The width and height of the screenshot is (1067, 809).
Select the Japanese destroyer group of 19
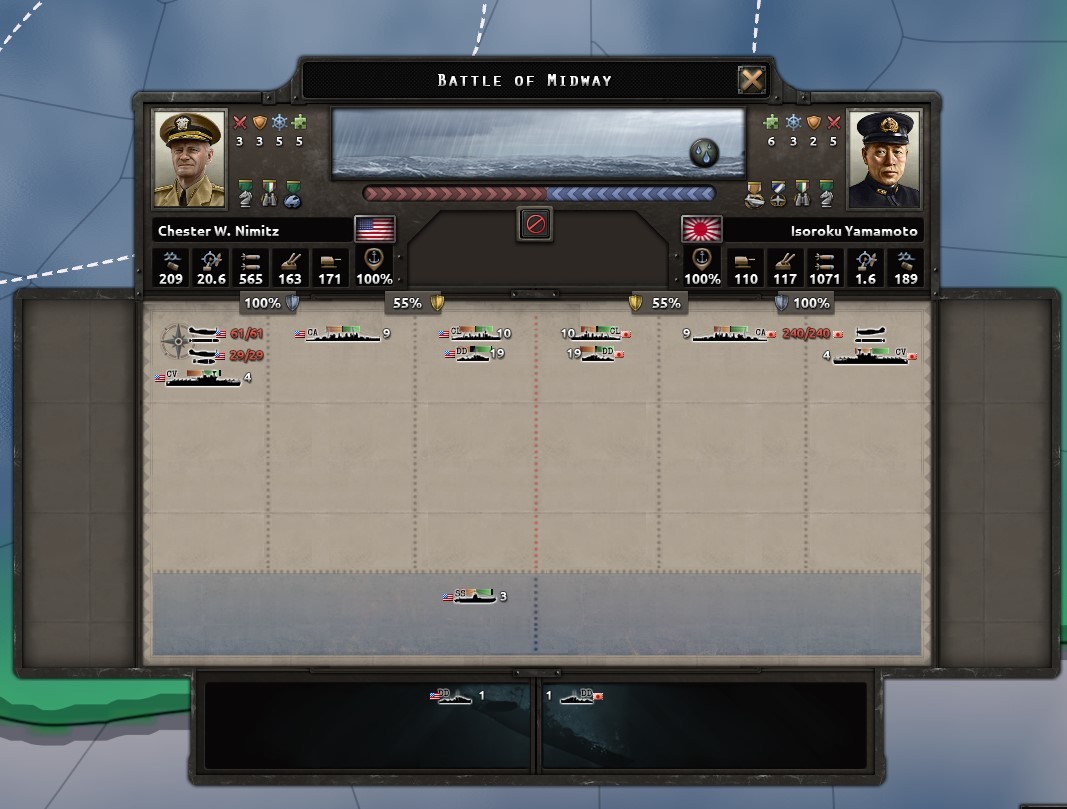tap(599, 353)
